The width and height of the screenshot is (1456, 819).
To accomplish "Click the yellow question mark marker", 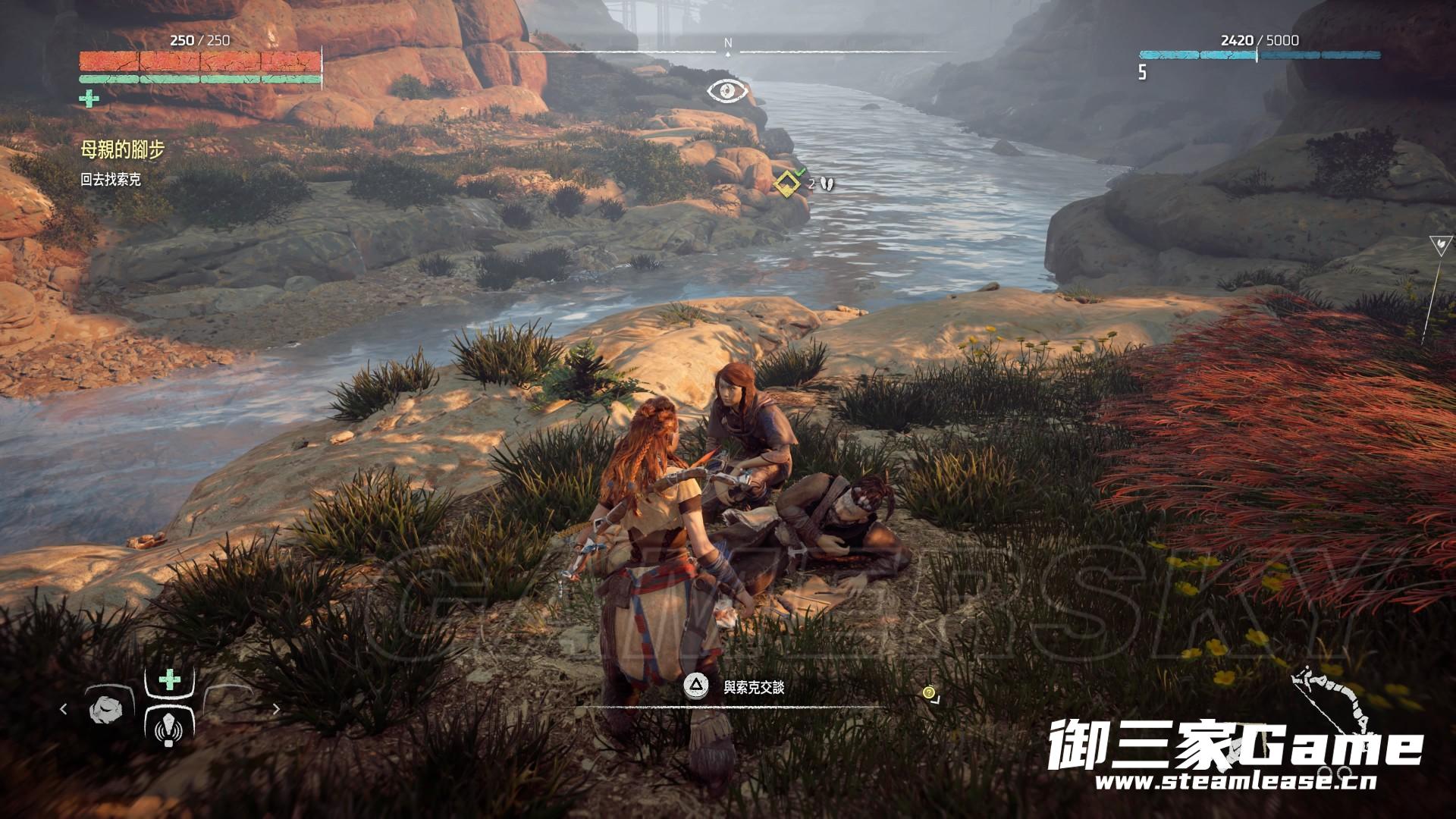I will click(929, 692).
